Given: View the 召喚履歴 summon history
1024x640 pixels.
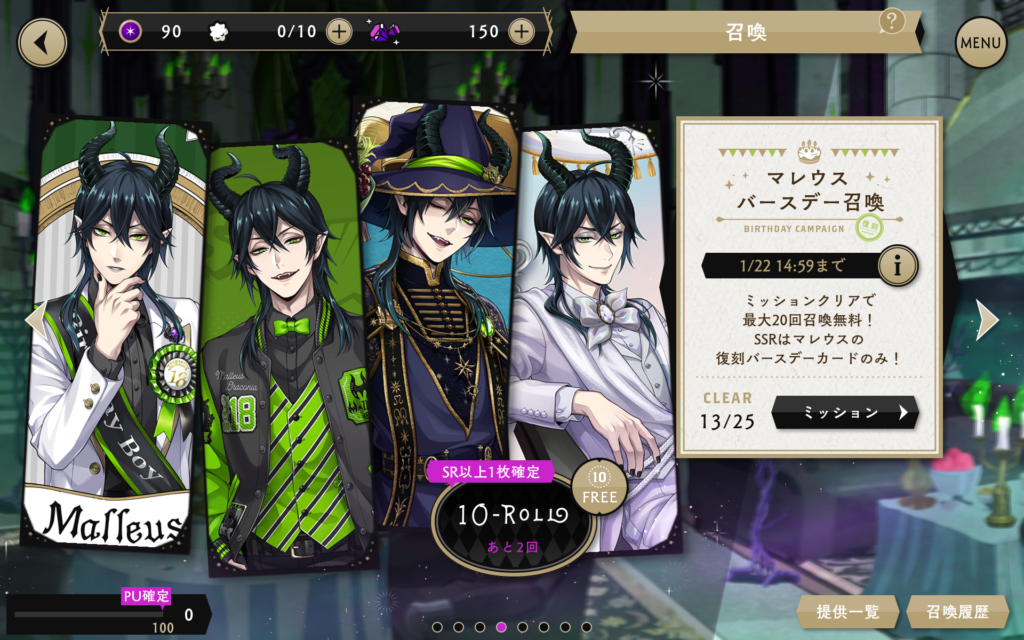Looking at the screenshot, I should pos(957,611).
